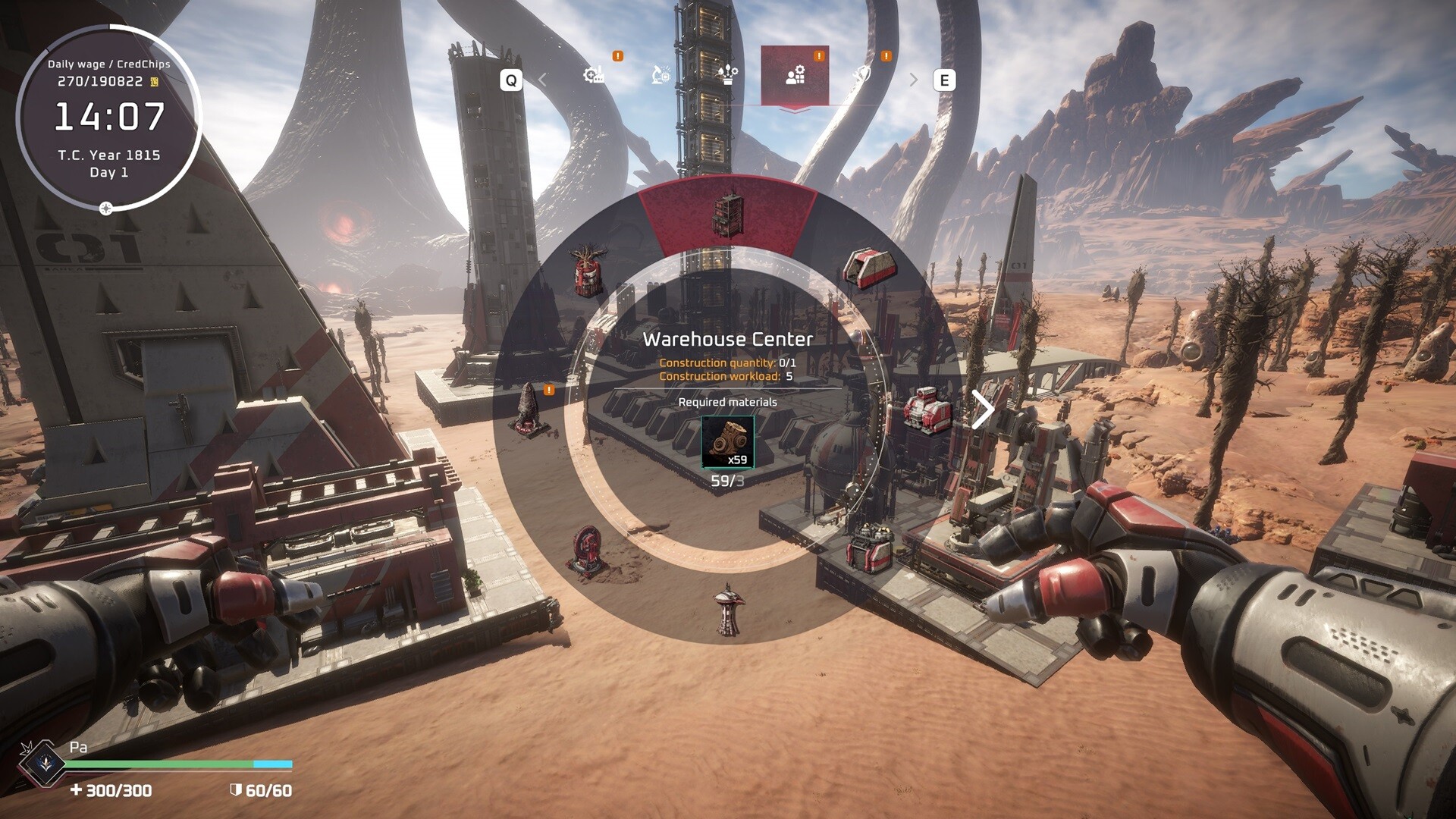Image resolution: width=1456 pixels, height=819 pixels.
Task: Select the slender tower building in wheel
Action: pos(728,609)
